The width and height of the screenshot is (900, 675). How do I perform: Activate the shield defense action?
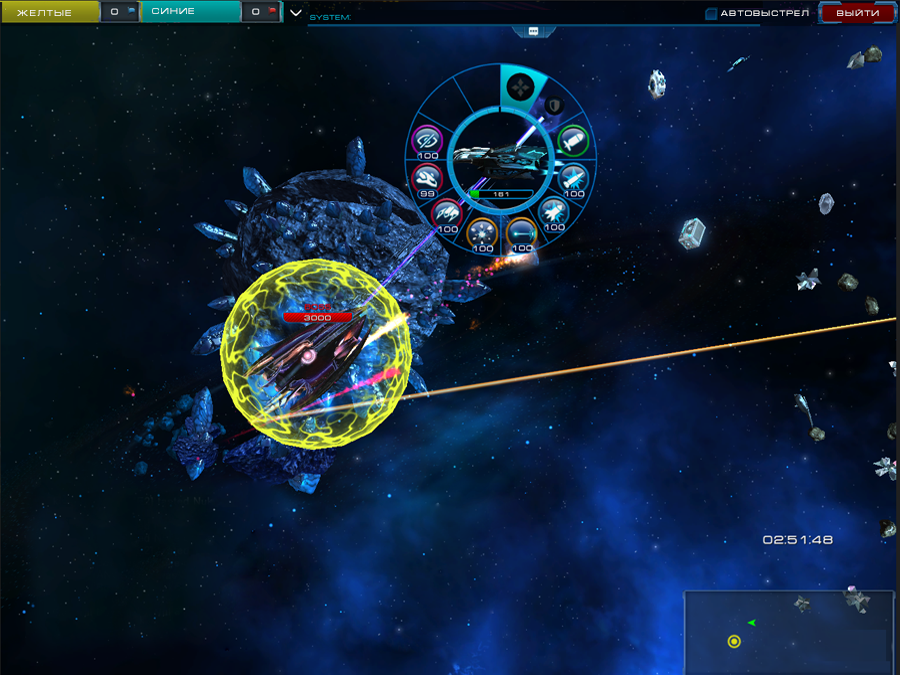552,105
